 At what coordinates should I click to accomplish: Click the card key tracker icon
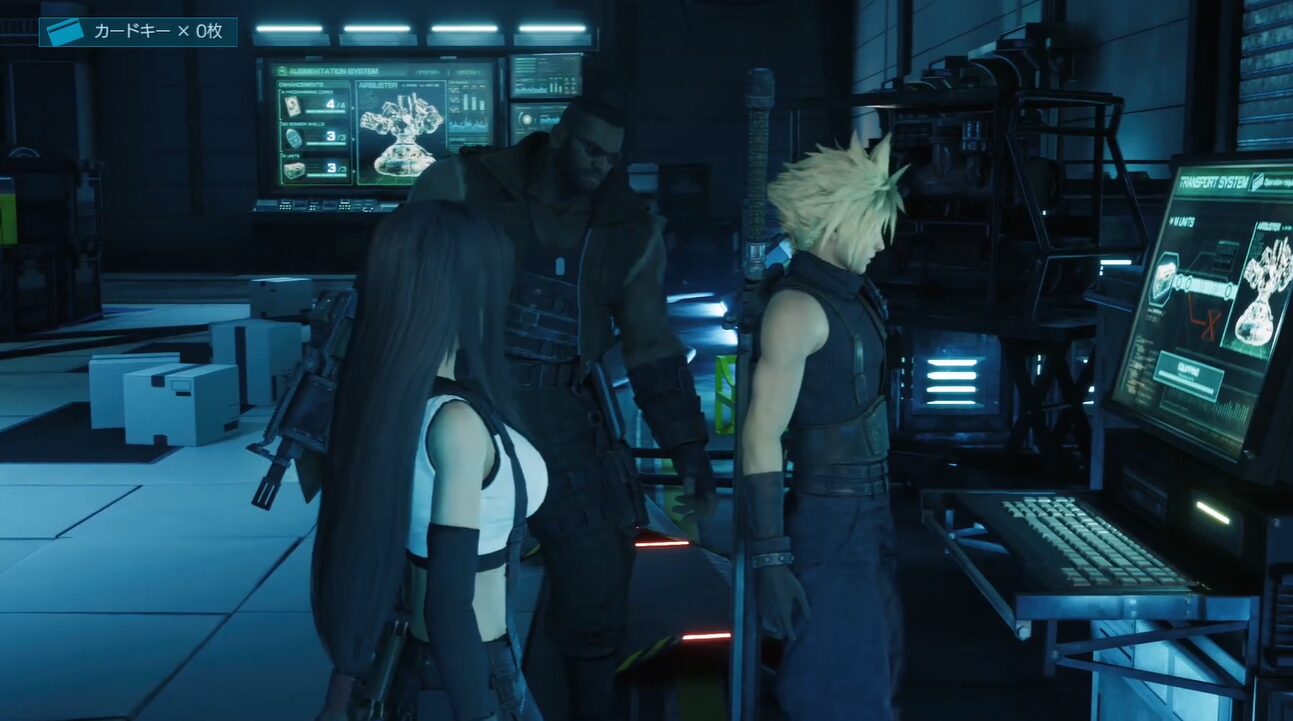[x=65, y=32]
